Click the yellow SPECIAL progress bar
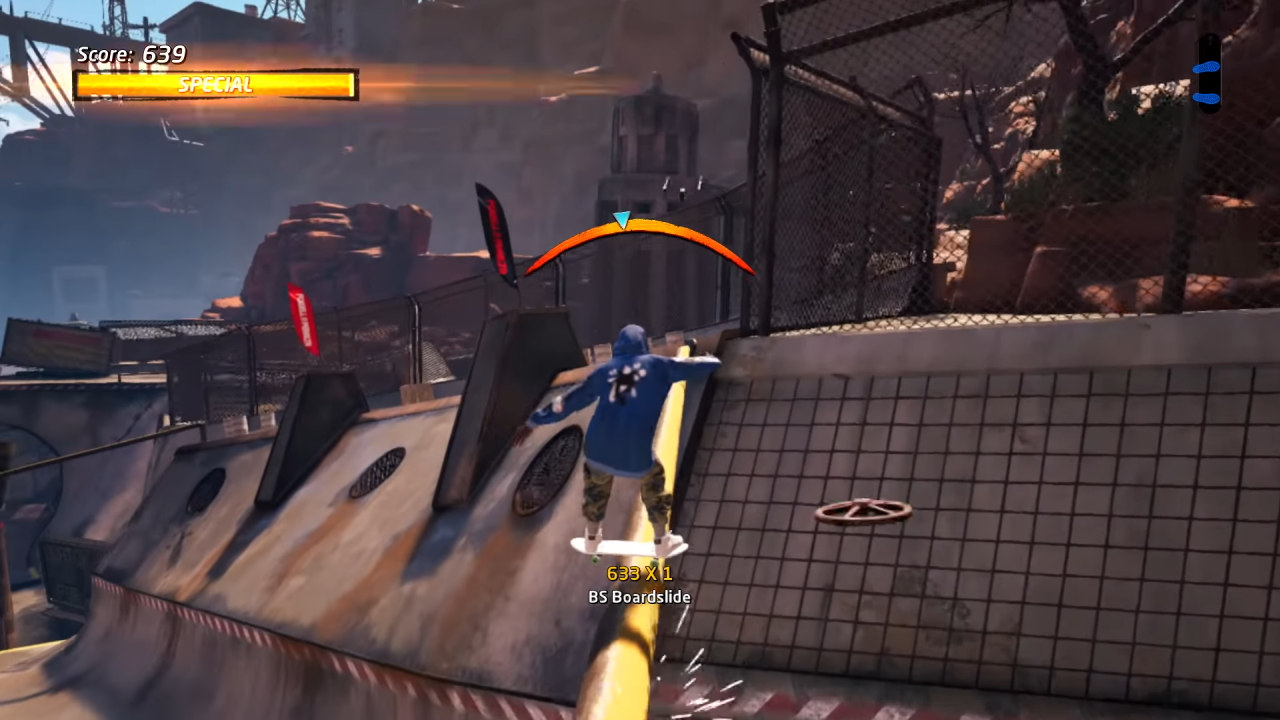 coord(210,85)
